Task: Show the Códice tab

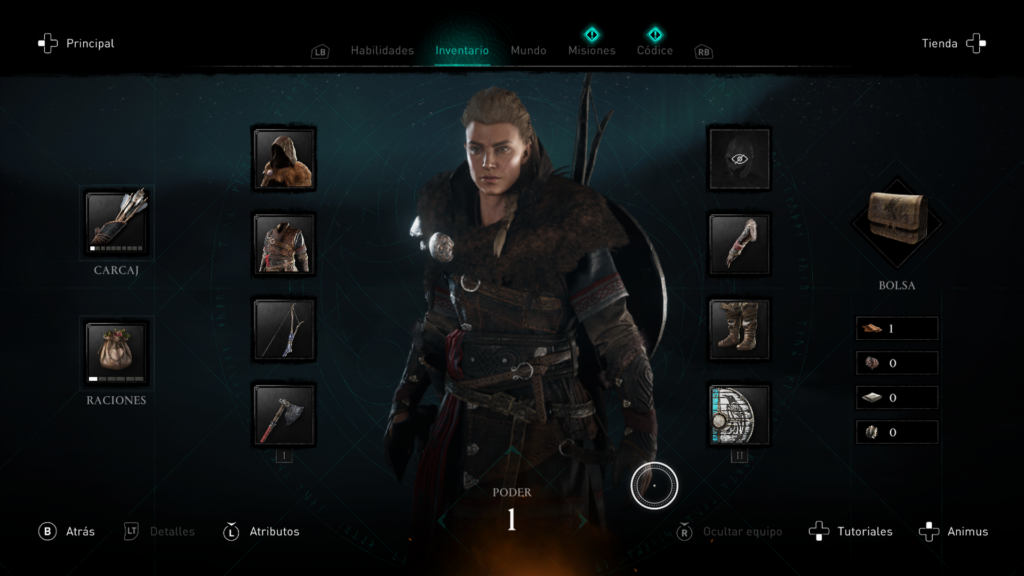Action: point(655,50)
